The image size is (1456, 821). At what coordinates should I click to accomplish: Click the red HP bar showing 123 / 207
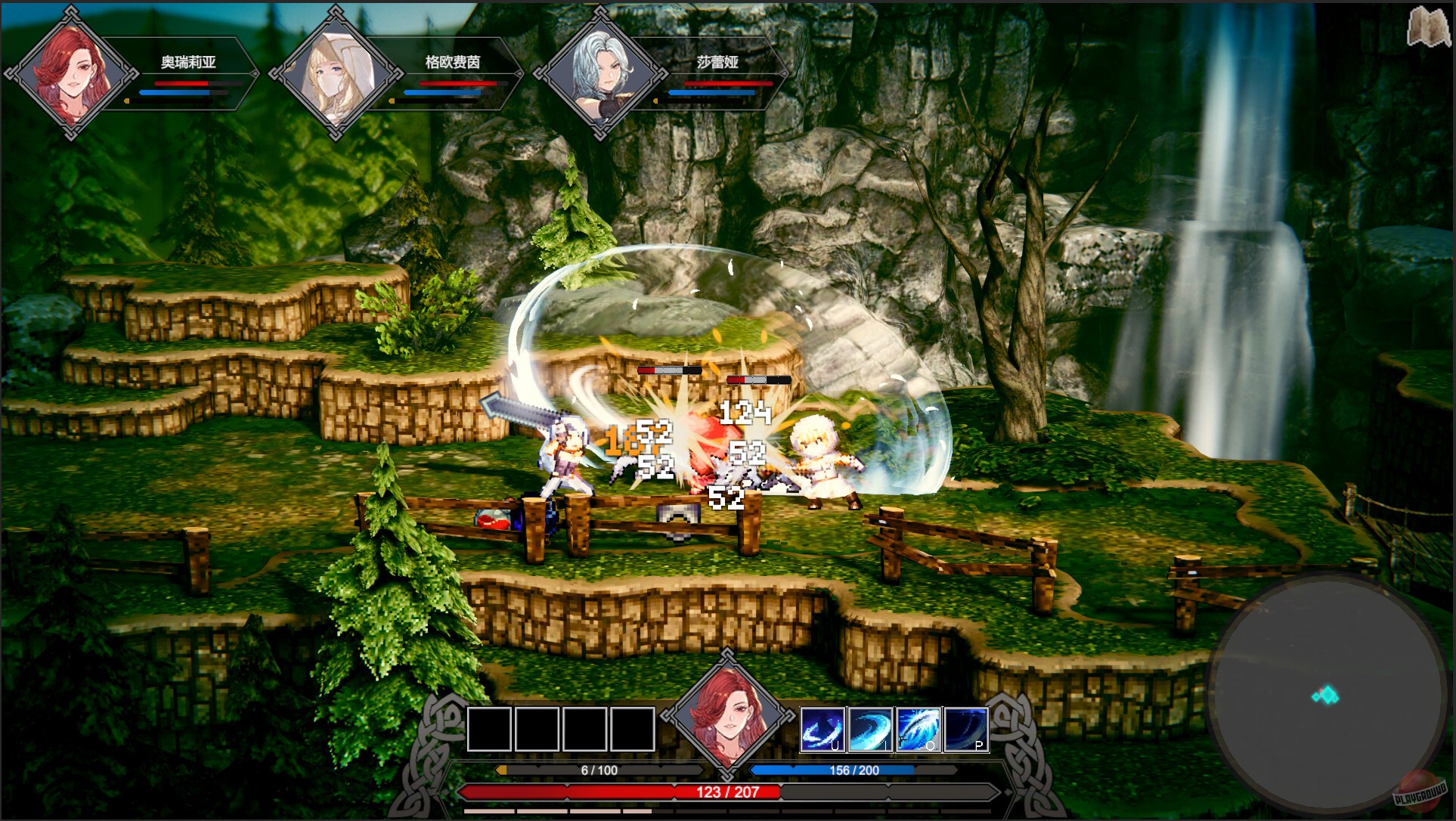[726, 793]
